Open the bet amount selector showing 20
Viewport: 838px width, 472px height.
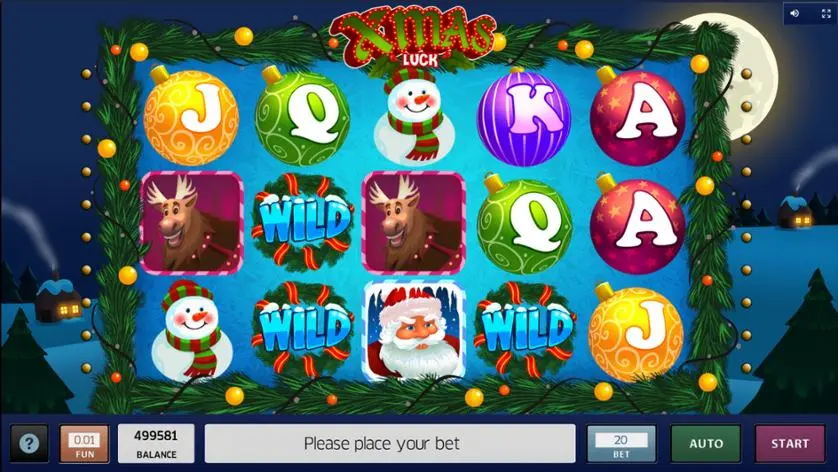pos(621,443)
